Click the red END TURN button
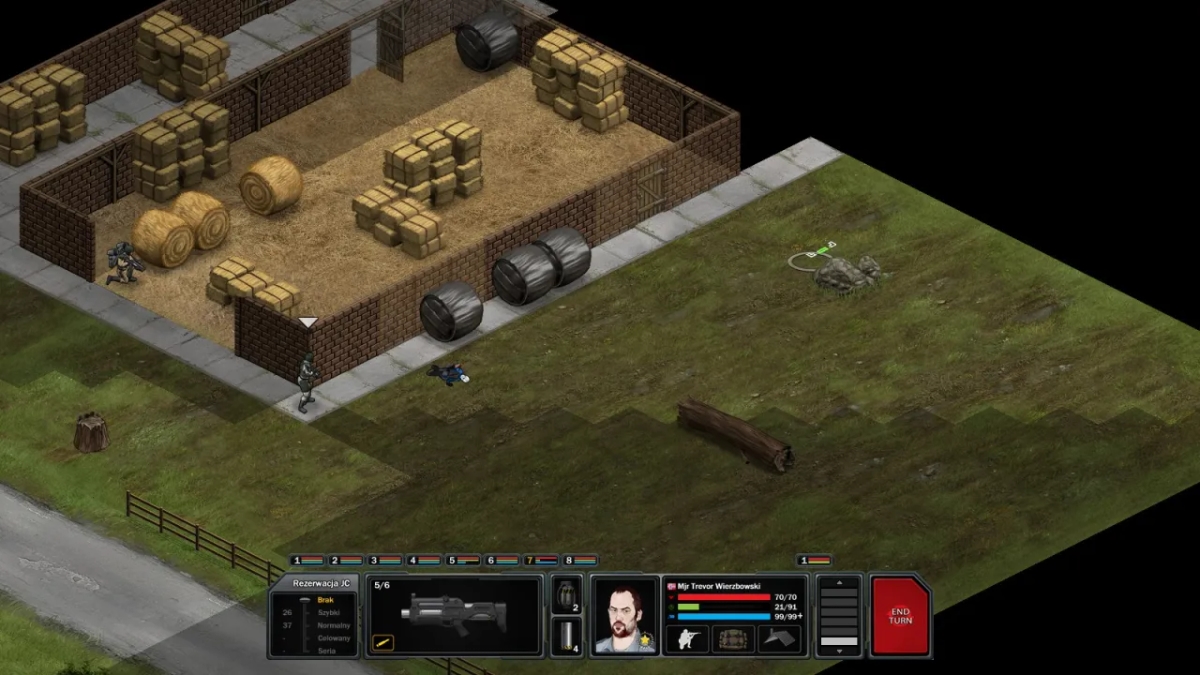The height and width of the screenshot is (675, 1200). click(x=900, y=615)
